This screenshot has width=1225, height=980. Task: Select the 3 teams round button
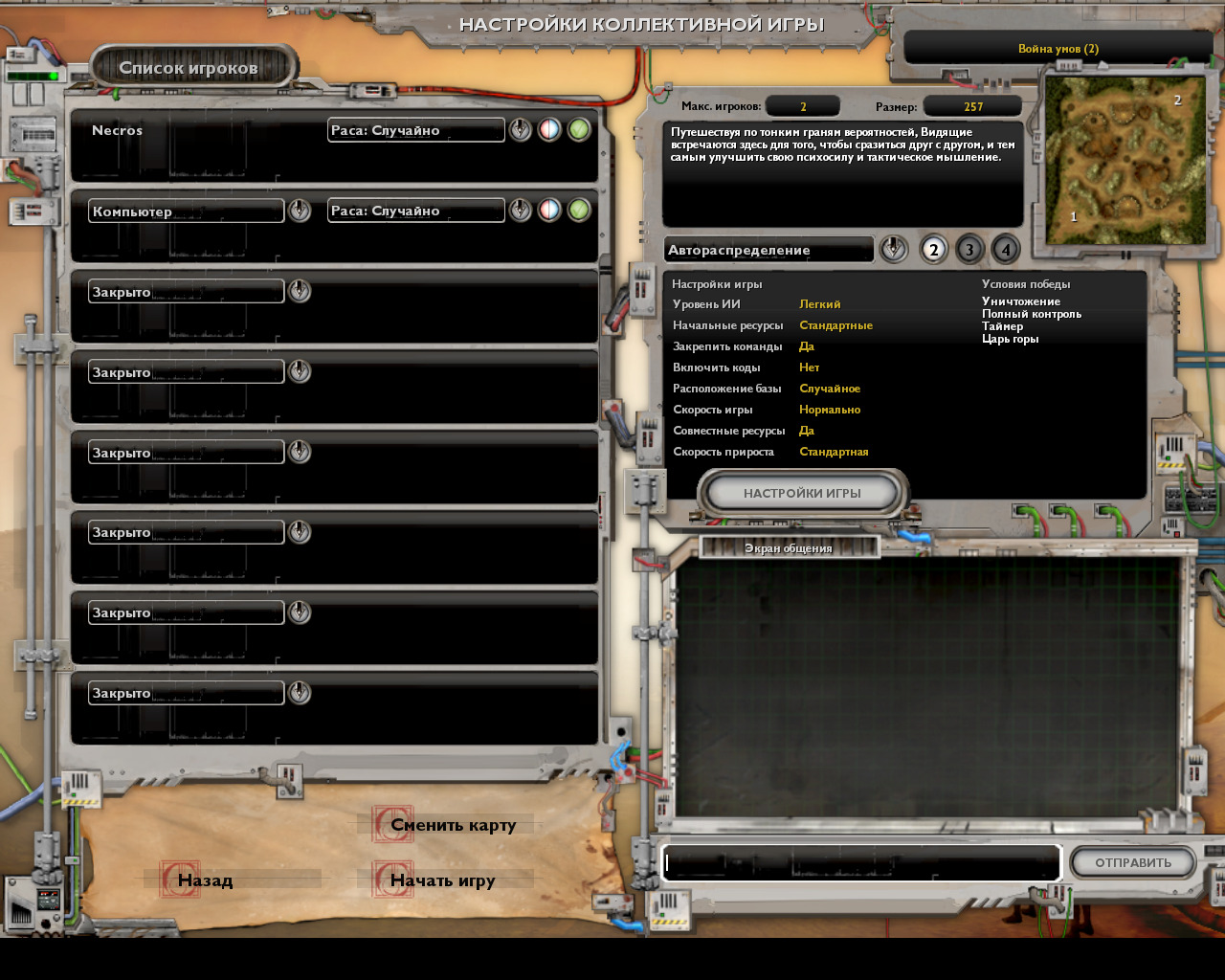click(969, 250)
